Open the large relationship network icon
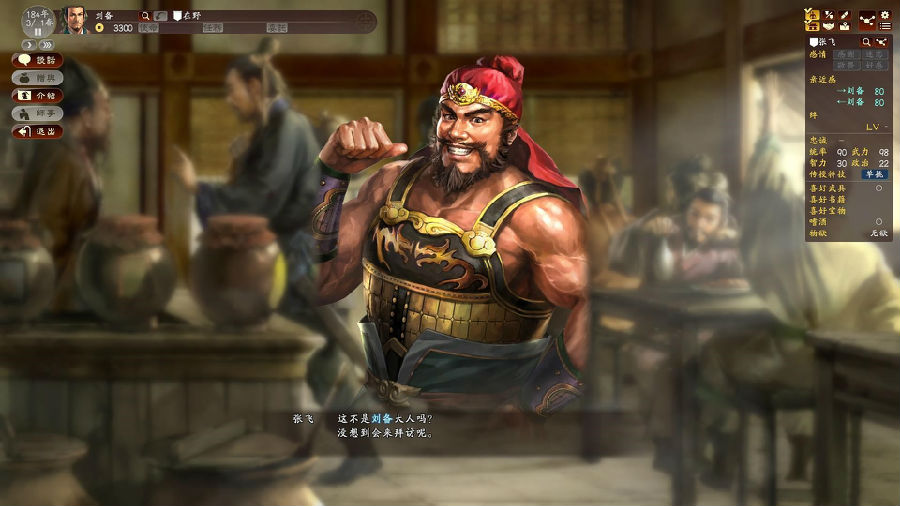The image size is (900, 506). 866,20
